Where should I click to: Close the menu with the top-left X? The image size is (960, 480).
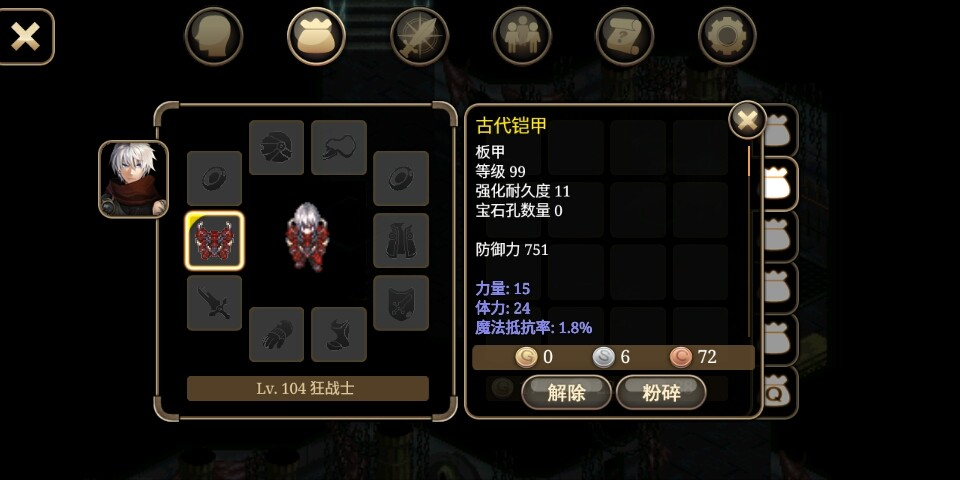tap(25, 37)
